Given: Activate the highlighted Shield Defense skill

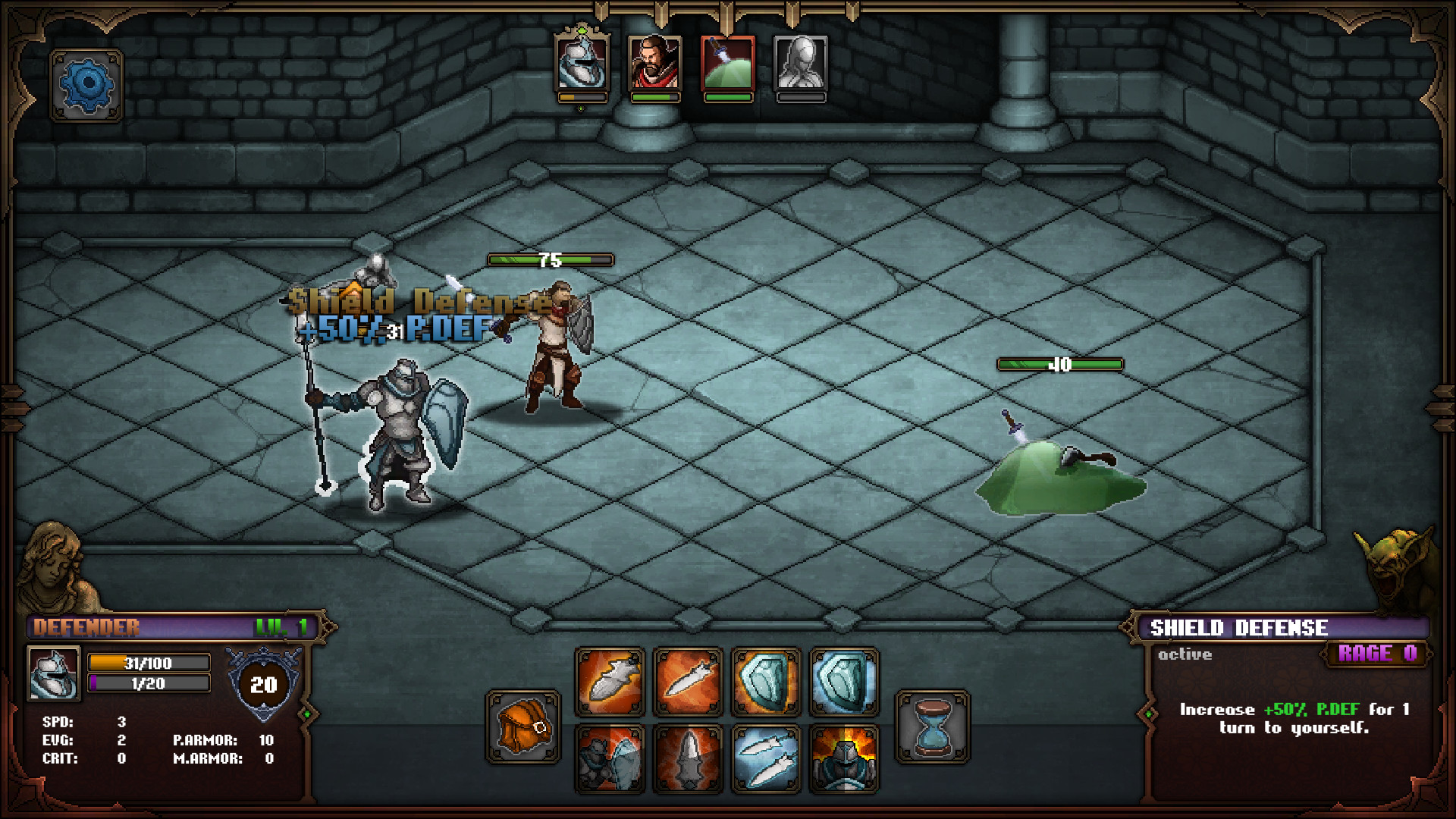Looking at the screenshot, I should pos(843,680).
